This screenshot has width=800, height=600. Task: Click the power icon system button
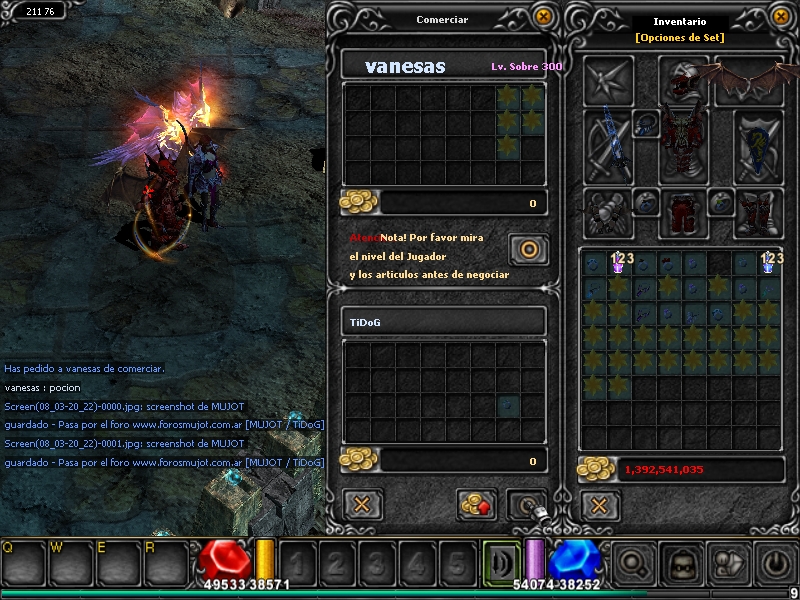tap(777, 565)
